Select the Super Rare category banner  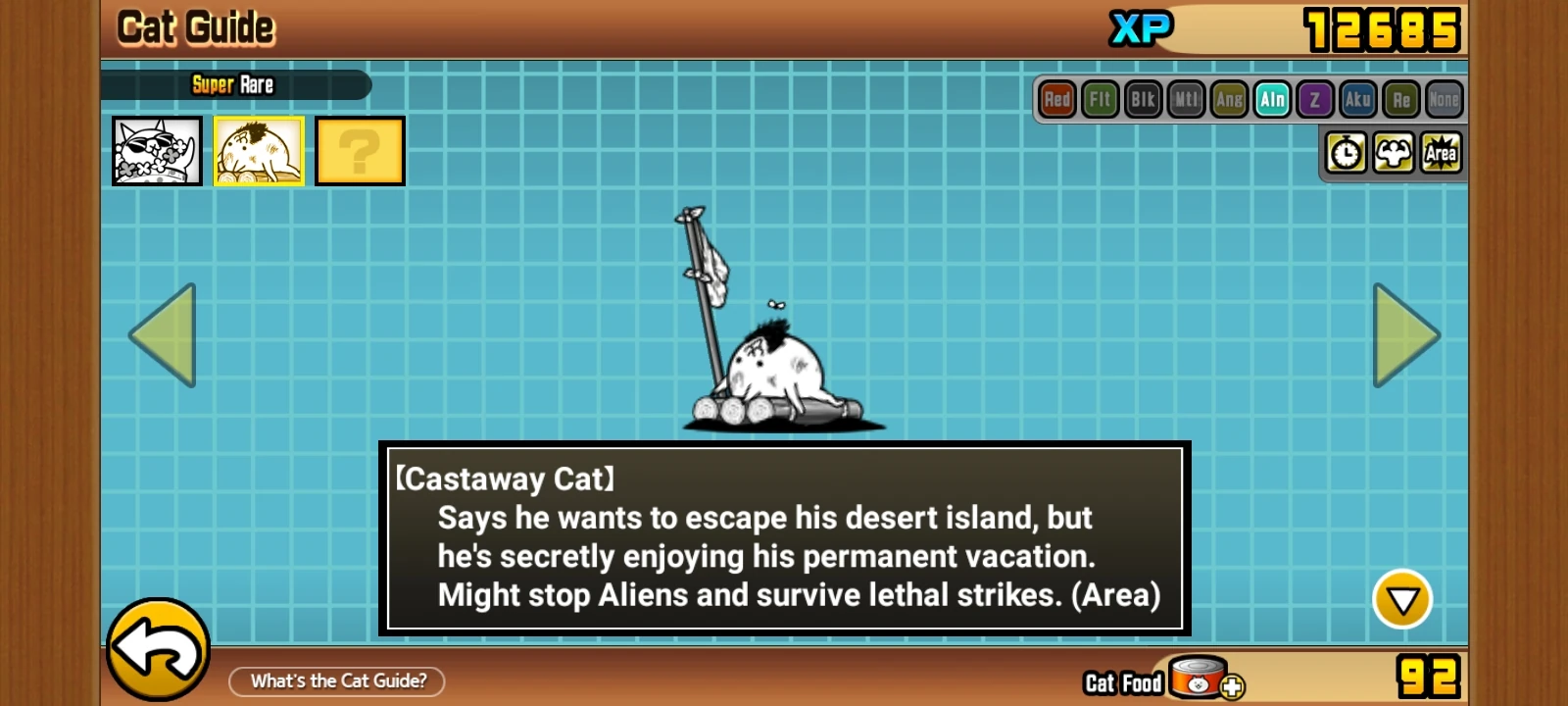(x=235, y=85)
